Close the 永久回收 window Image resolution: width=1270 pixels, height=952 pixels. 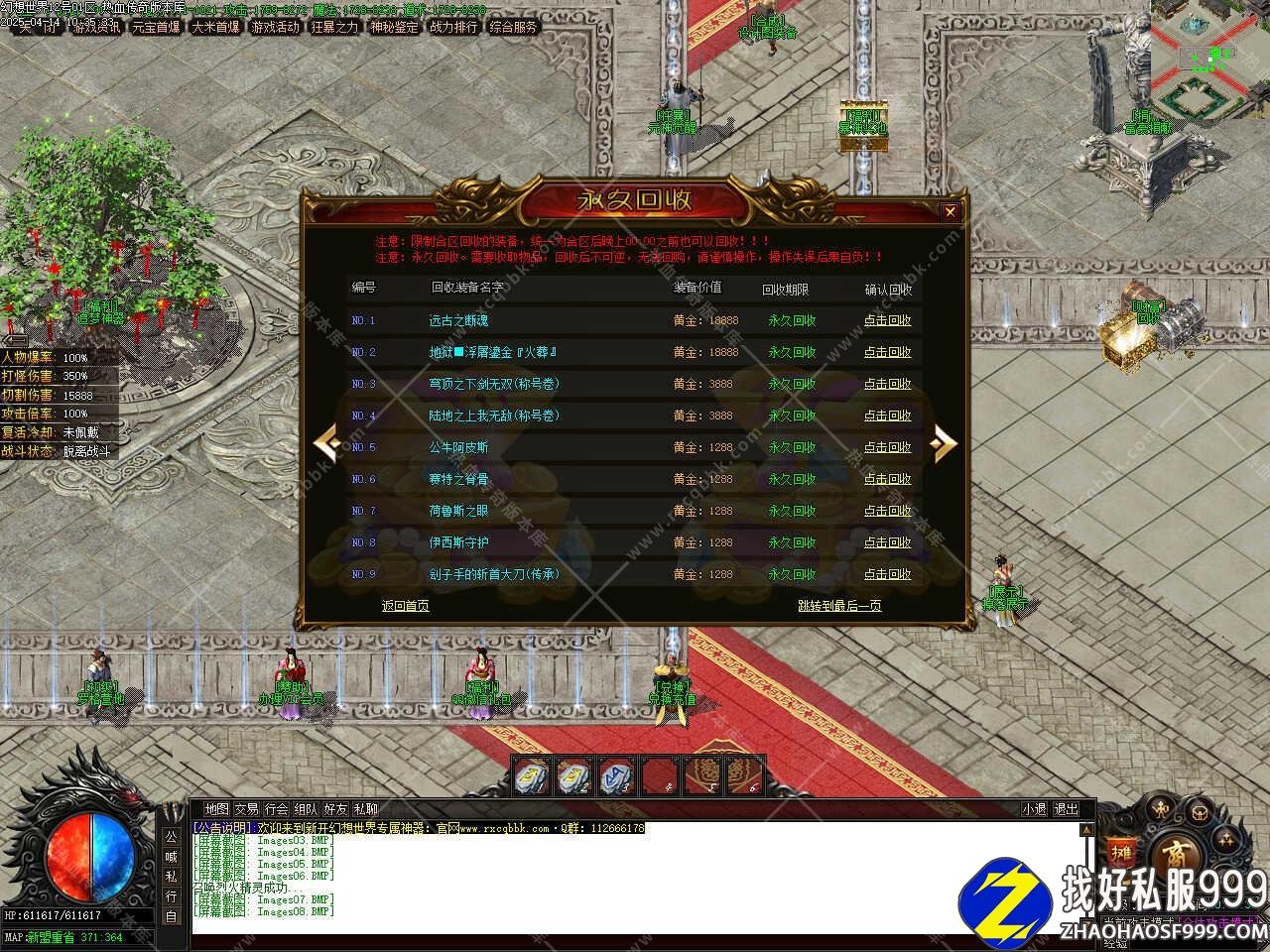(x=950, y=211)
